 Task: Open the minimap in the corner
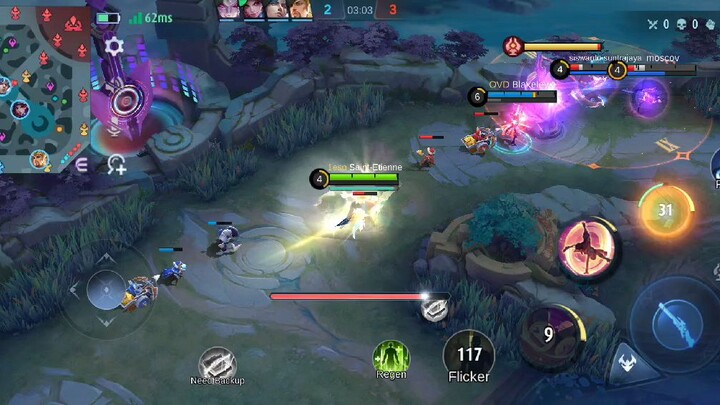pos(44,87)
